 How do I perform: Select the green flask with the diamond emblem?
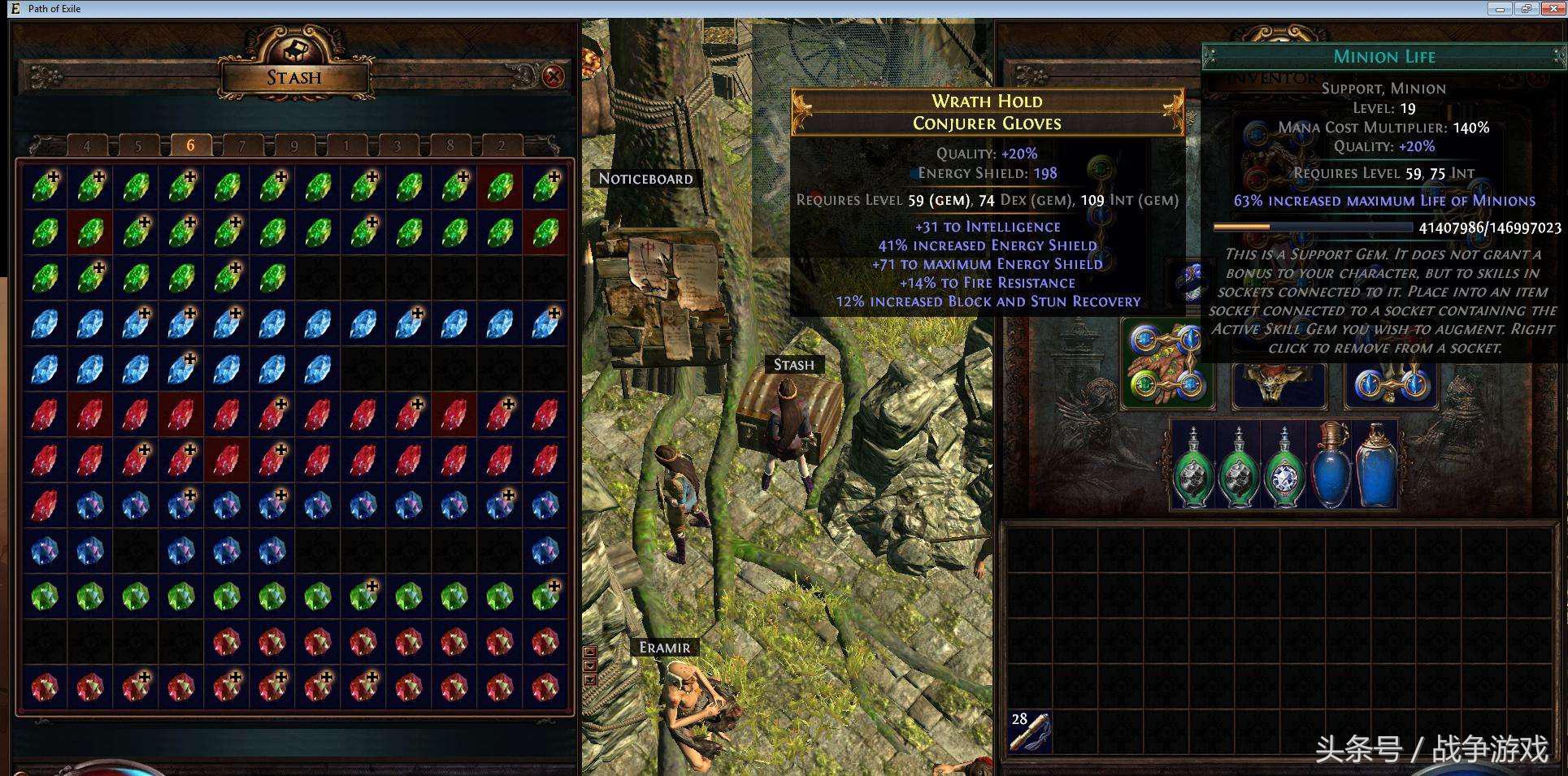pyautogui.click(x=1284, y=466)
